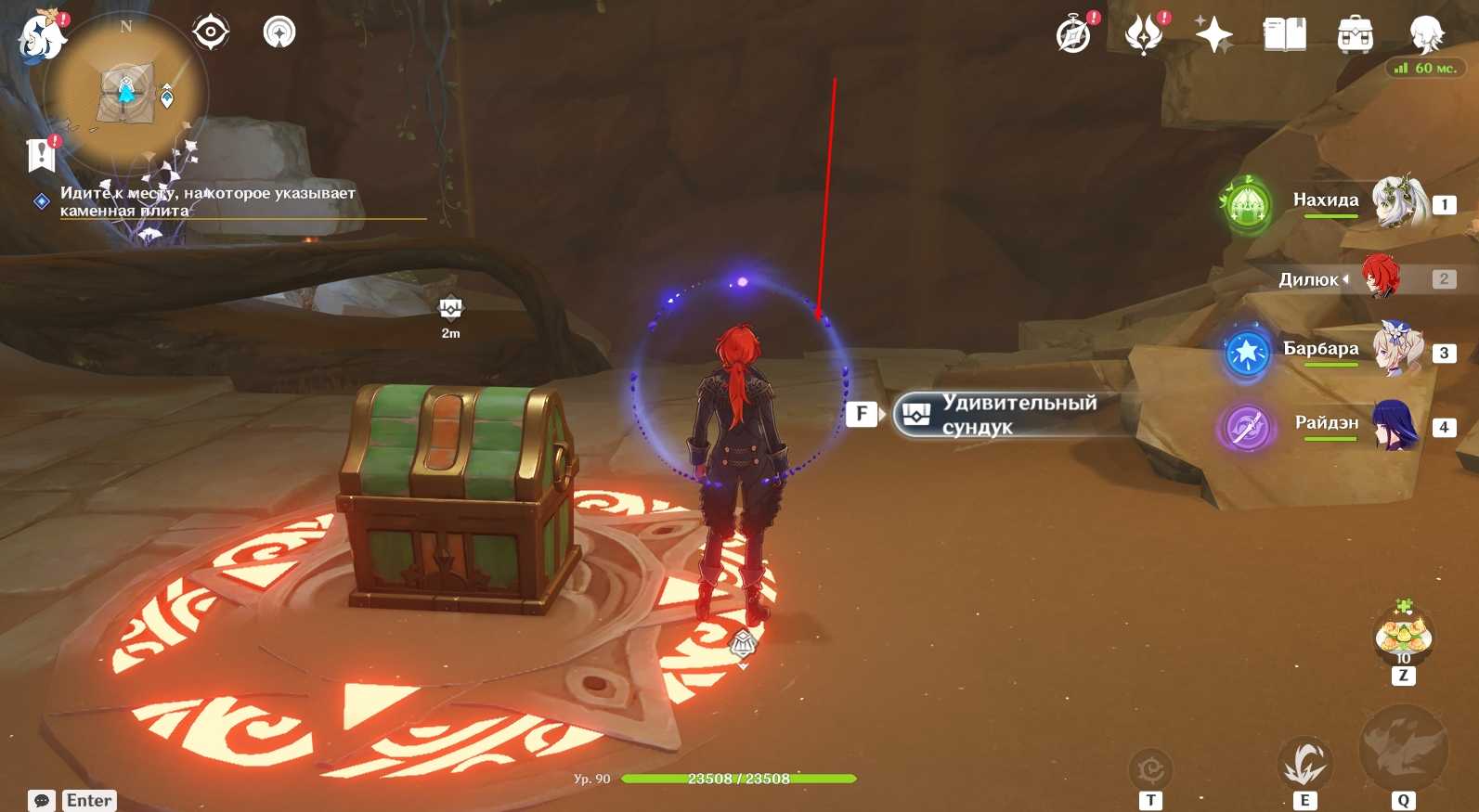This screenshot has width=1479, height=812.
Task: Activate Diluc's elemental skill icon
Action: point(1304,765)
